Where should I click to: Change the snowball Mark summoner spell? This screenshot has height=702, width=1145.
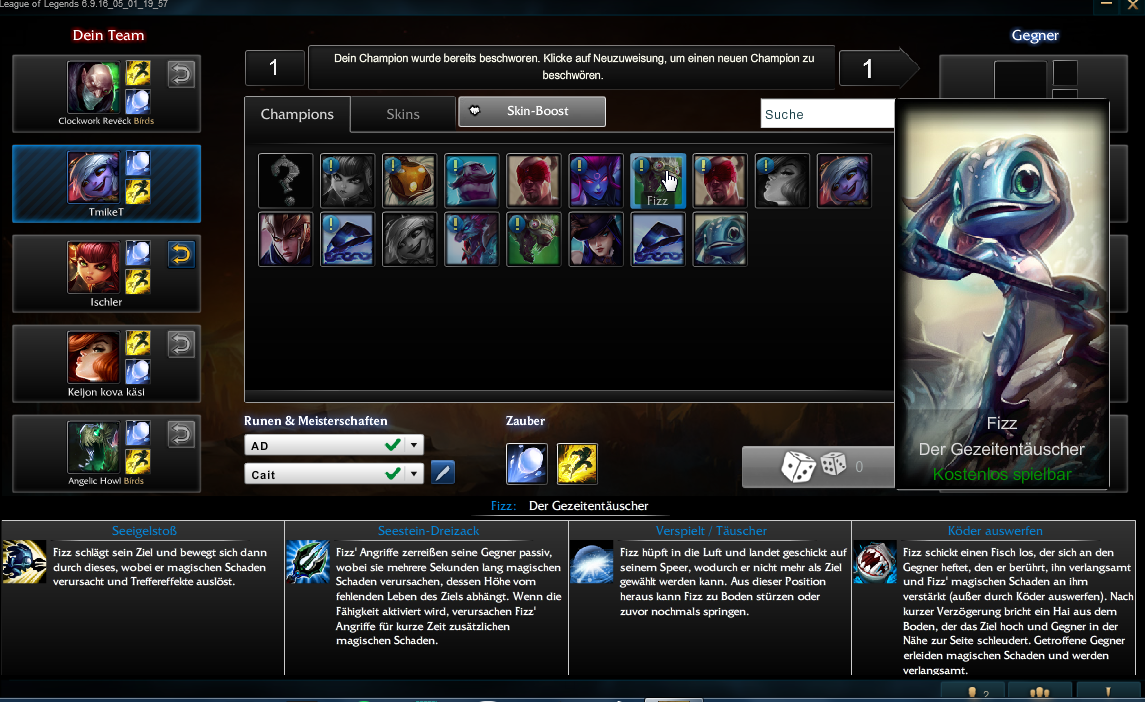527,463
